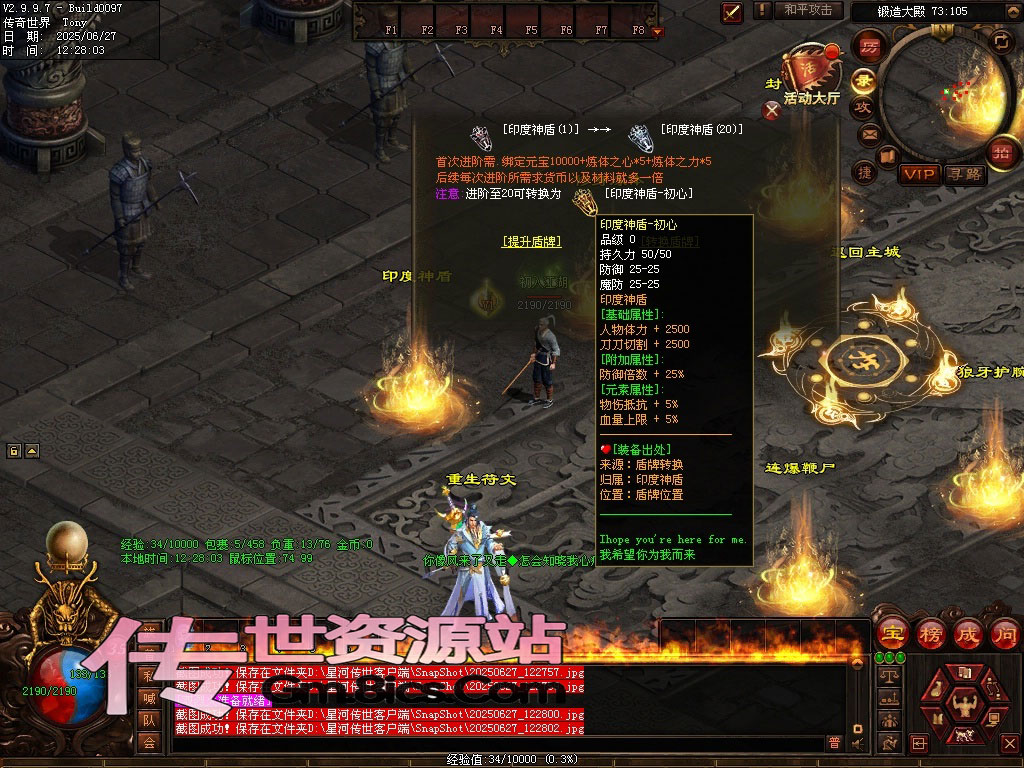Viewport: 1024px width, 768px height.
Task: Click the sword icon at top bar
Action: (x=732, y=12)
